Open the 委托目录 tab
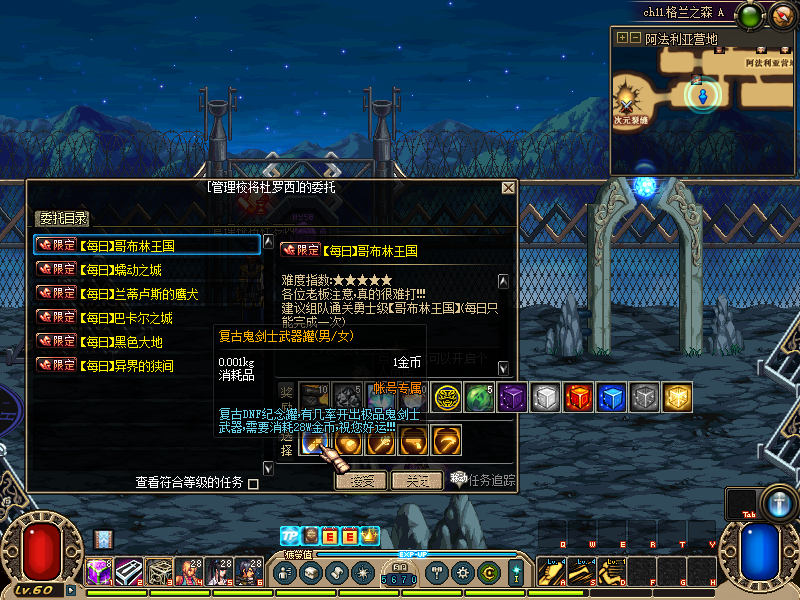 [63, 218]
